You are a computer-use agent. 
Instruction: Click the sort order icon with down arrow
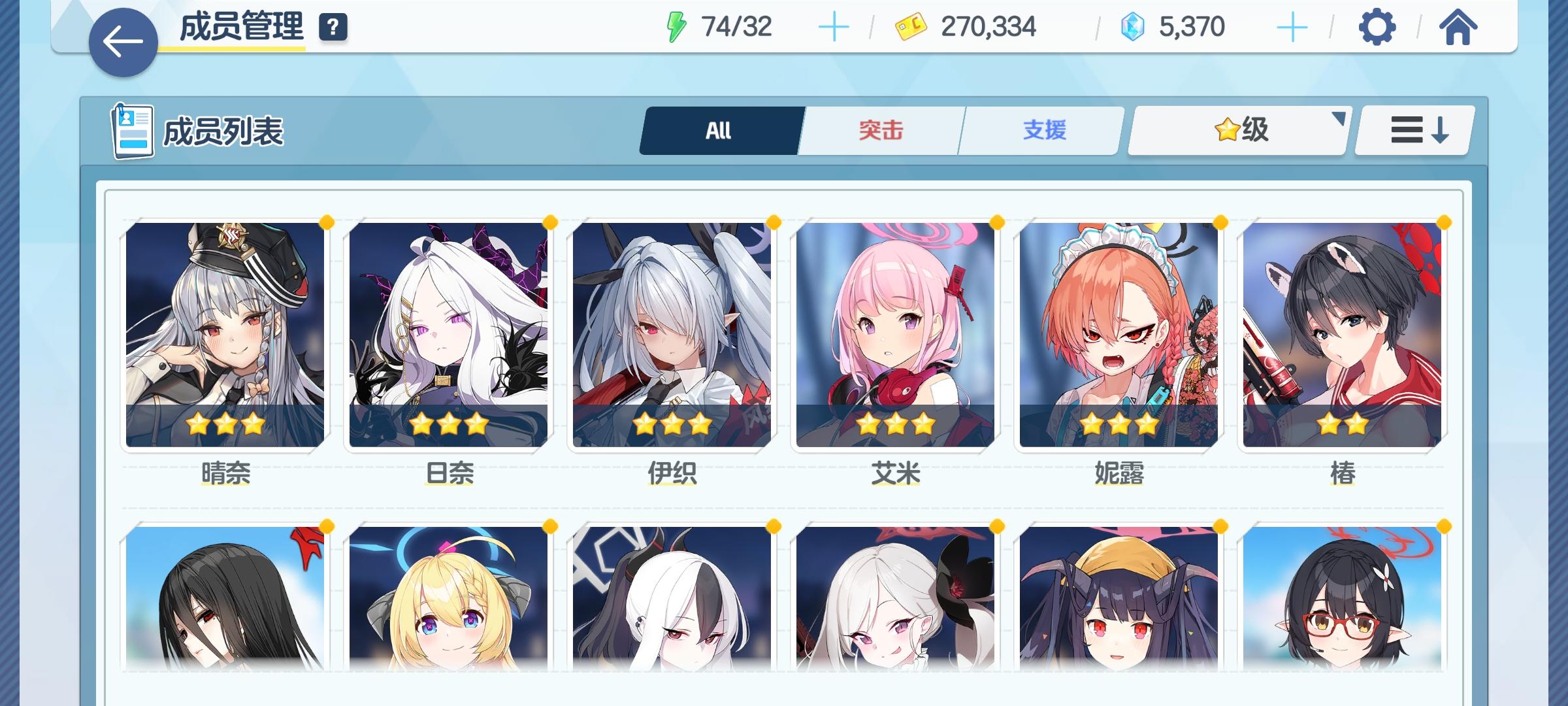[x=1413, y=129]
